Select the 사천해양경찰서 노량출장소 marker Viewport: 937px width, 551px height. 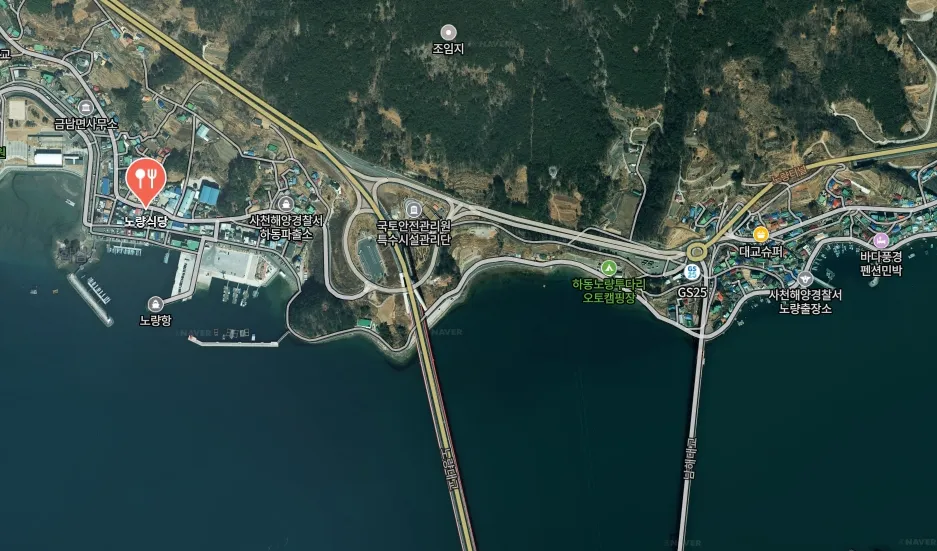(x=805, y=277)
